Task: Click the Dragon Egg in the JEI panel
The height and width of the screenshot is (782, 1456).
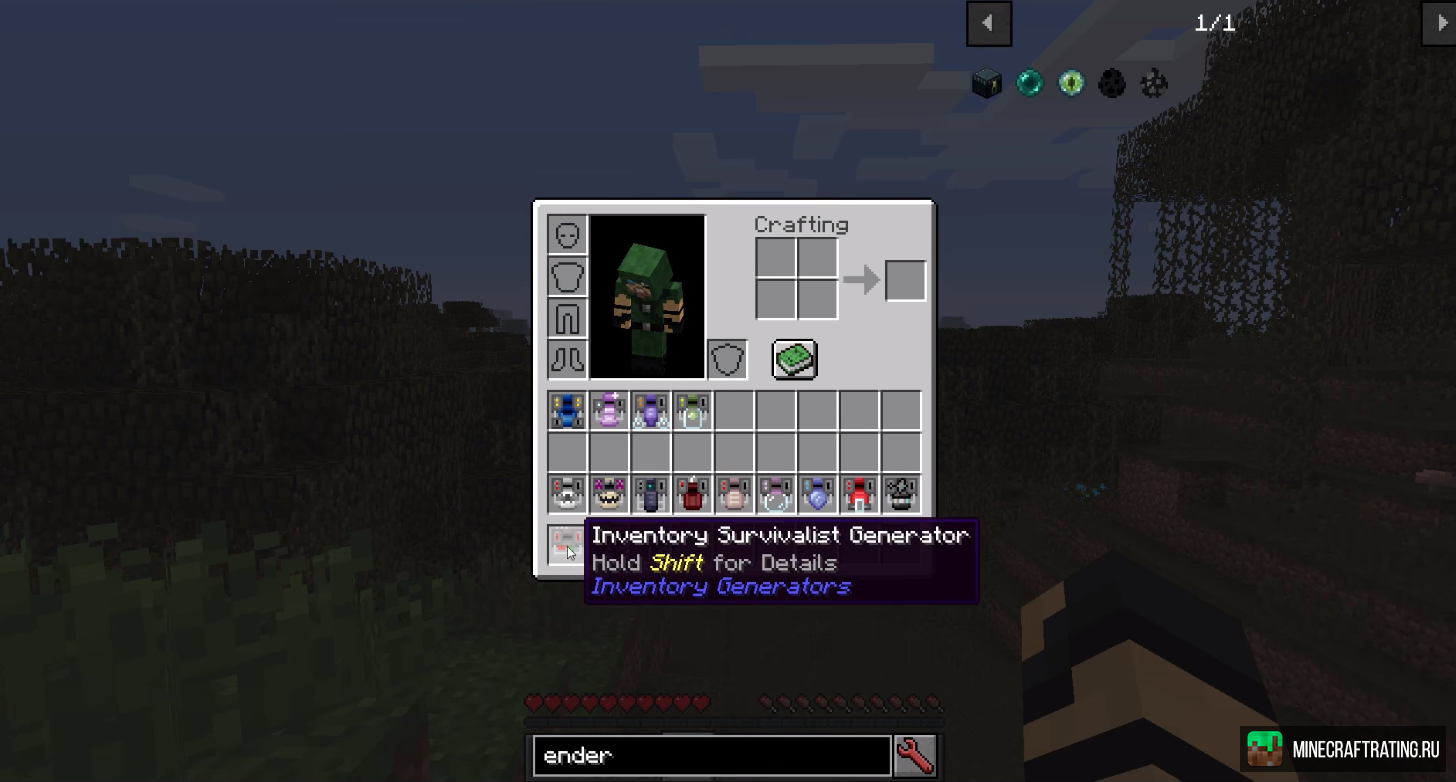Action: (x=1112, y=83)
